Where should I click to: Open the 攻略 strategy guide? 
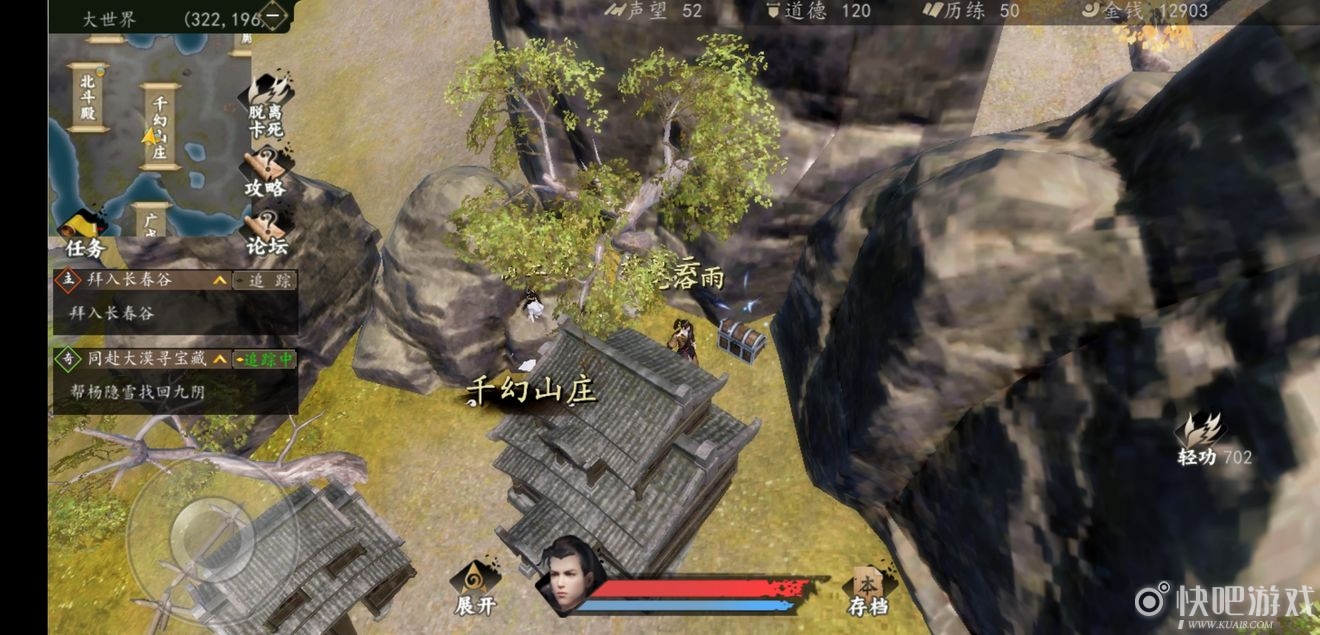(x=265, y=173)
